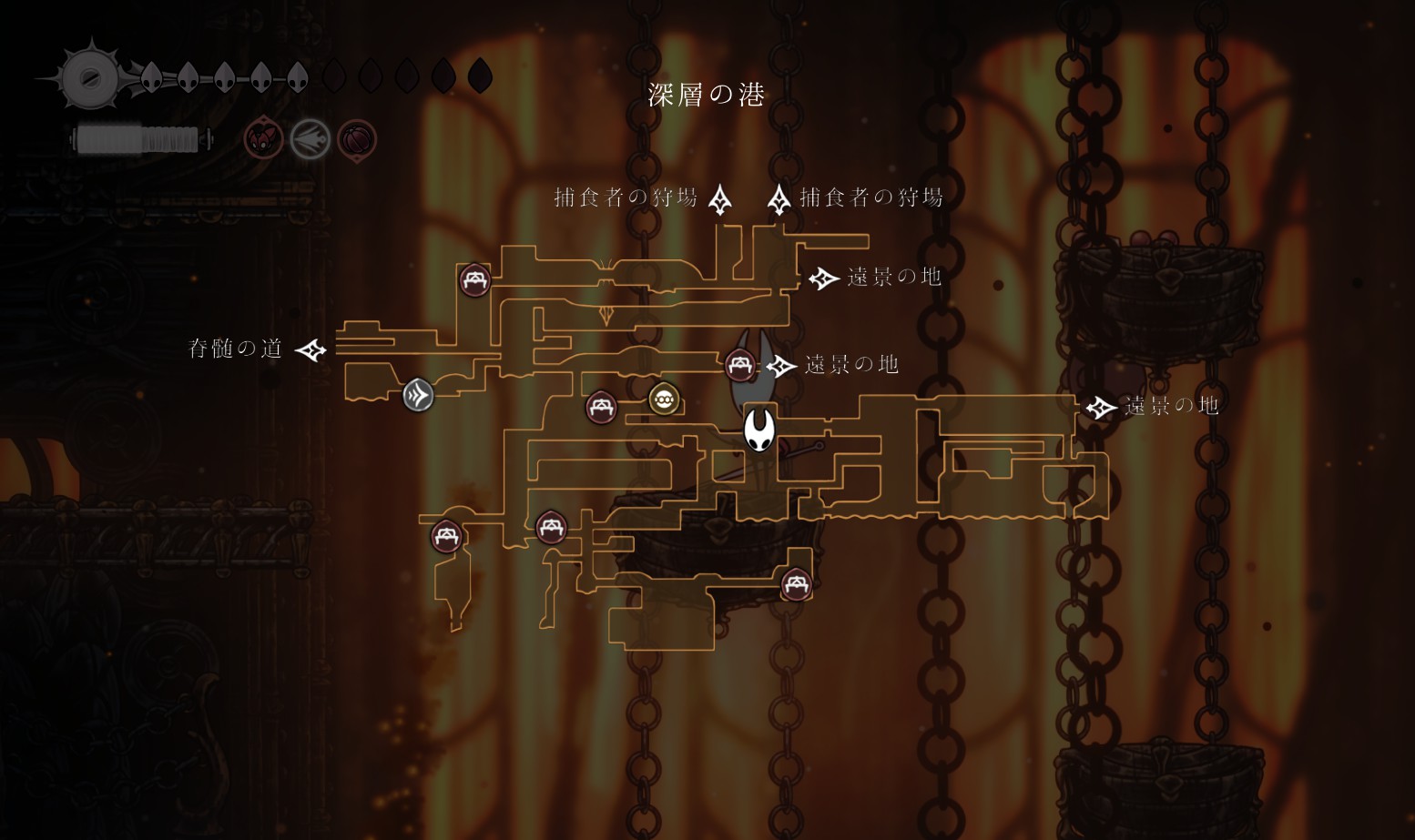
Task: Click the red round pouch tool icon
Action: tap(357, 140)
